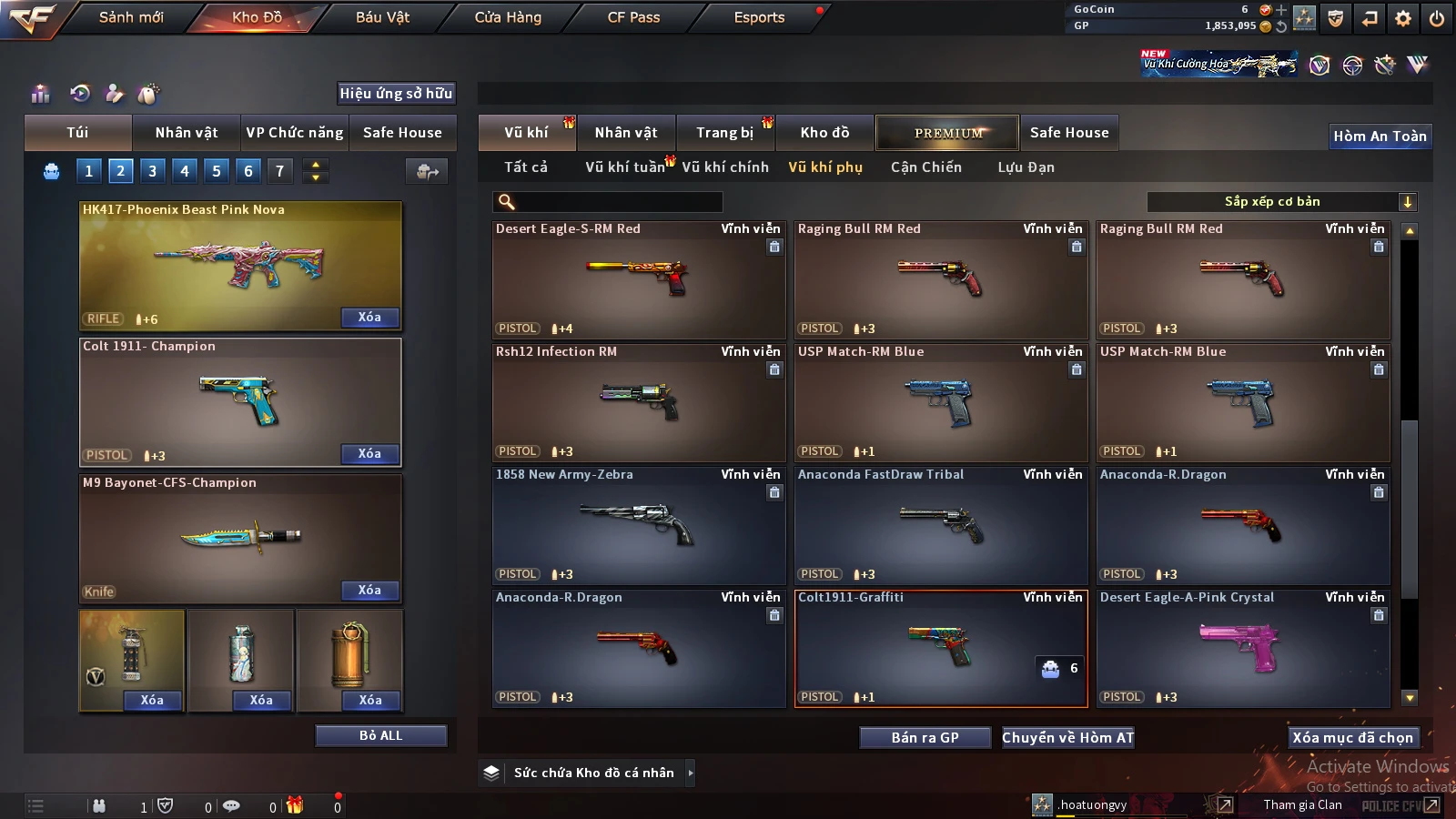The image size is (1456, 819).
Task: Choose the Colt1911-Graffiti pistol card
Action: [x=941, y=648]
